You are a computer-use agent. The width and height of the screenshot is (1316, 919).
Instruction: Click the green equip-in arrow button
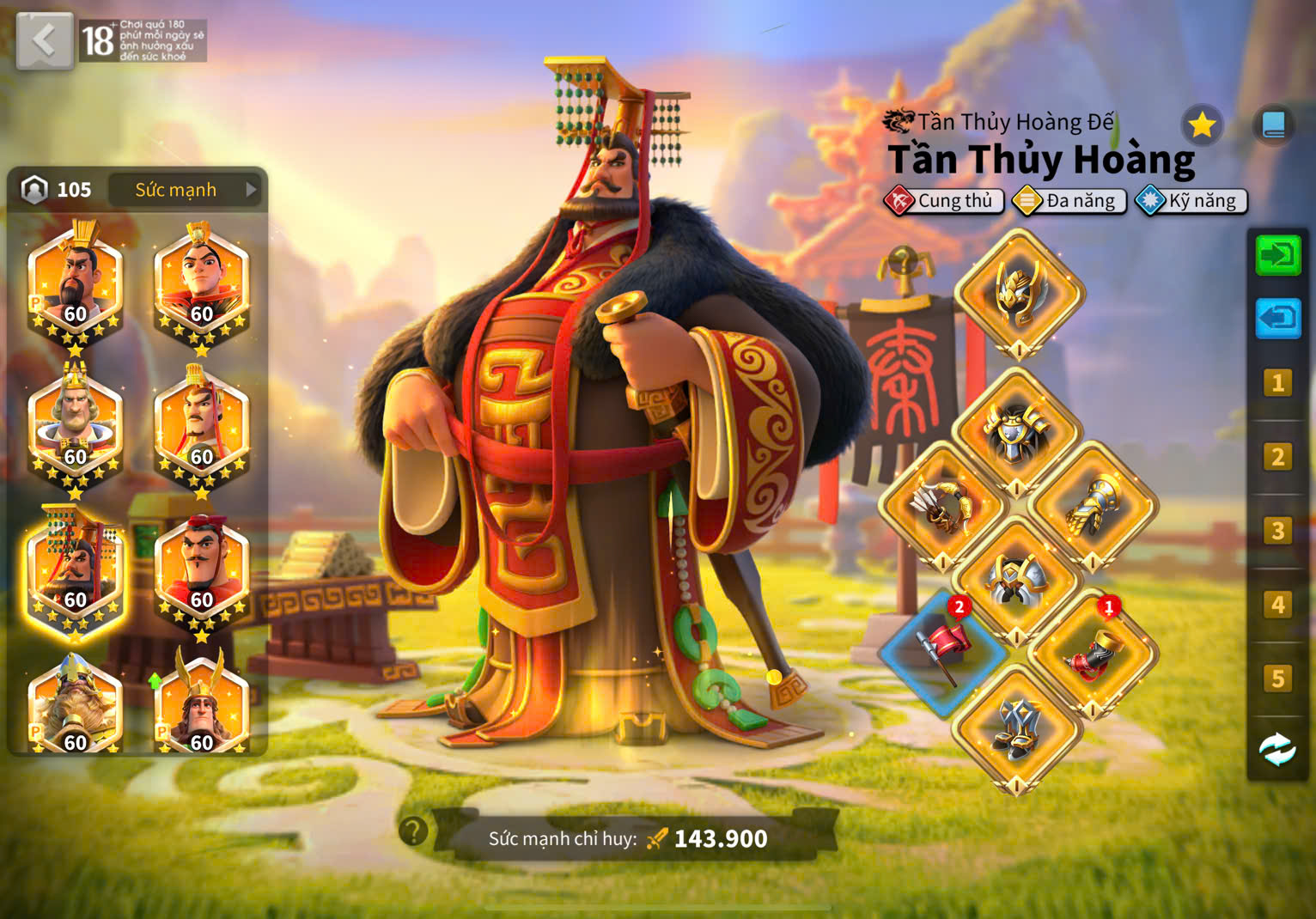pos(1277,256)
